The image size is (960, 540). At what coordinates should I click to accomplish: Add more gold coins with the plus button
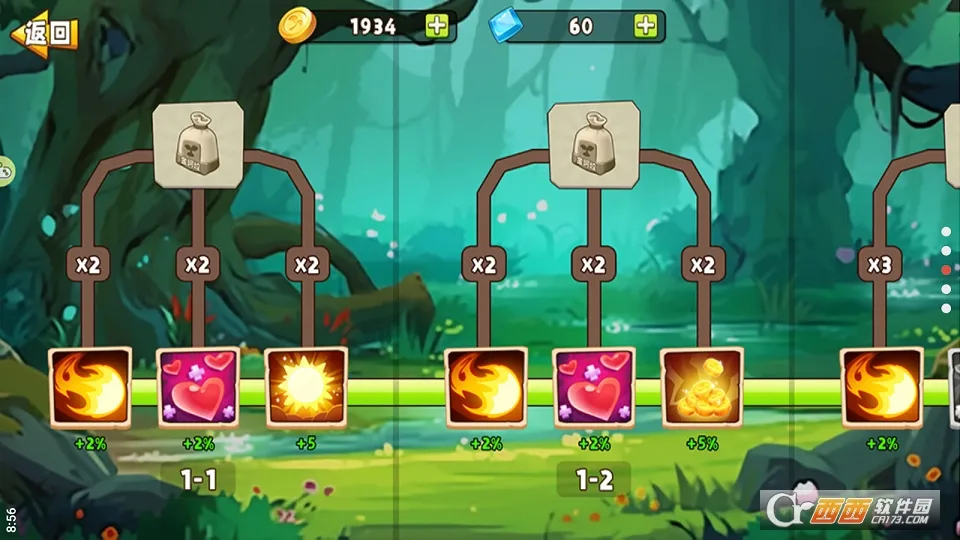pos(437,26)
